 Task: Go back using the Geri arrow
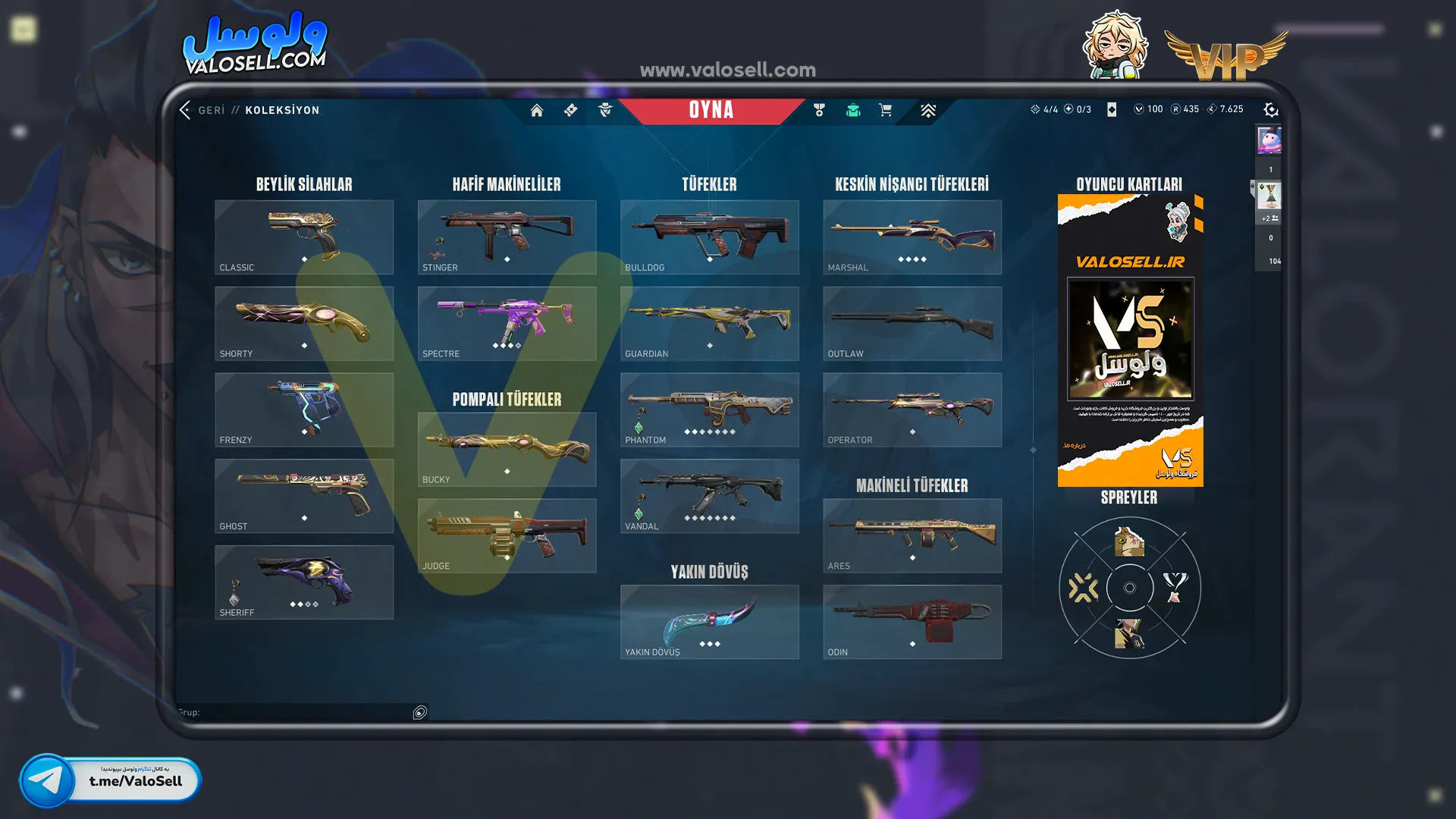(185, 110)
